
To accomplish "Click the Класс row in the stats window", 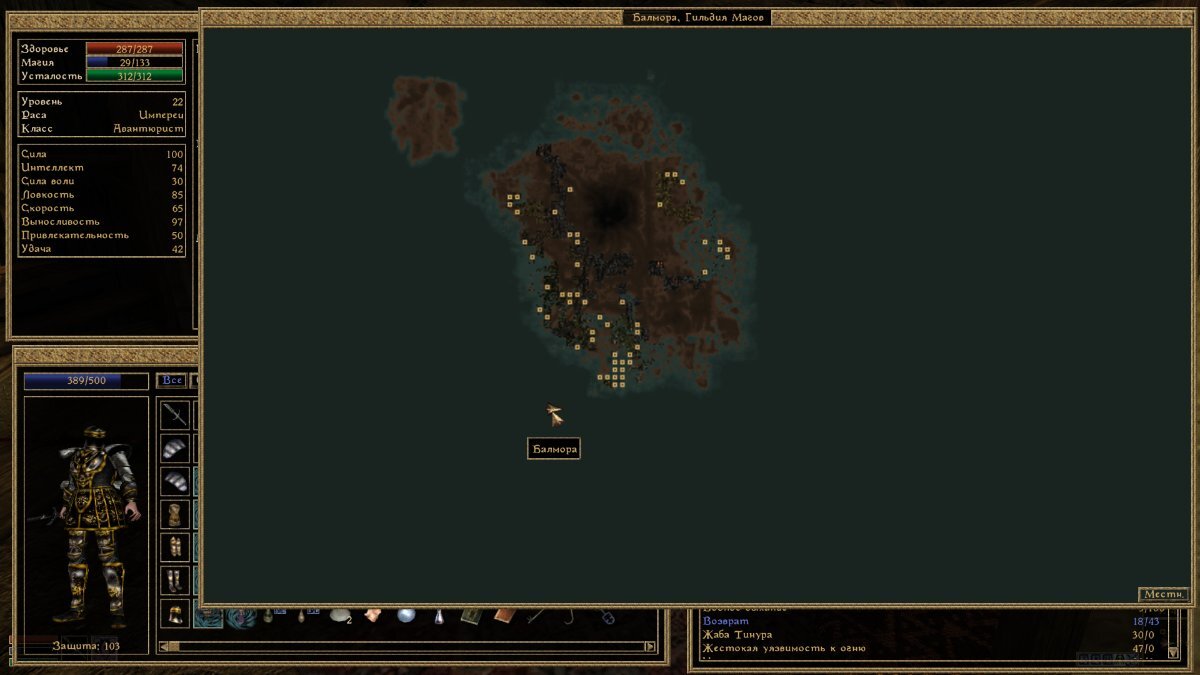I will pyautogui.click(x=101, y=129).
